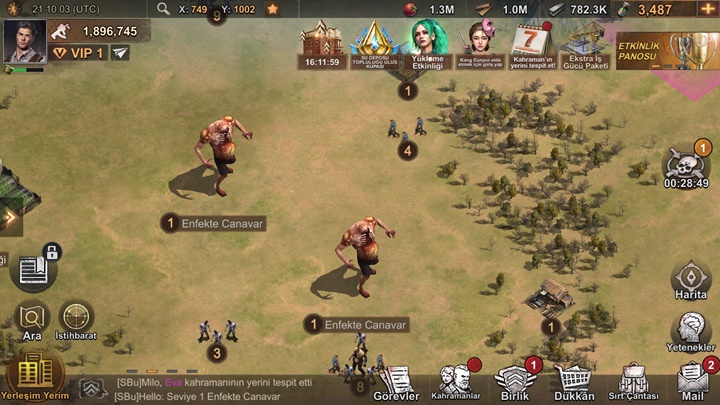The height and width of the screenshot is (405, 720).
Task: Open the Mail inbox
Action: click(x=692, y=381)
